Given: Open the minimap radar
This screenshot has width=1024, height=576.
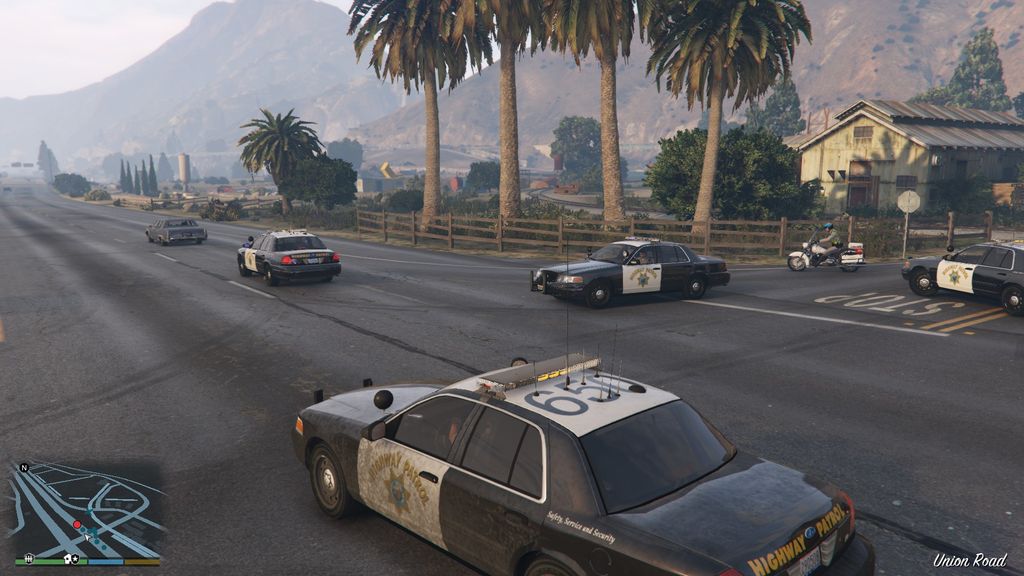Looking at the screenshot, I should (84, 511).
